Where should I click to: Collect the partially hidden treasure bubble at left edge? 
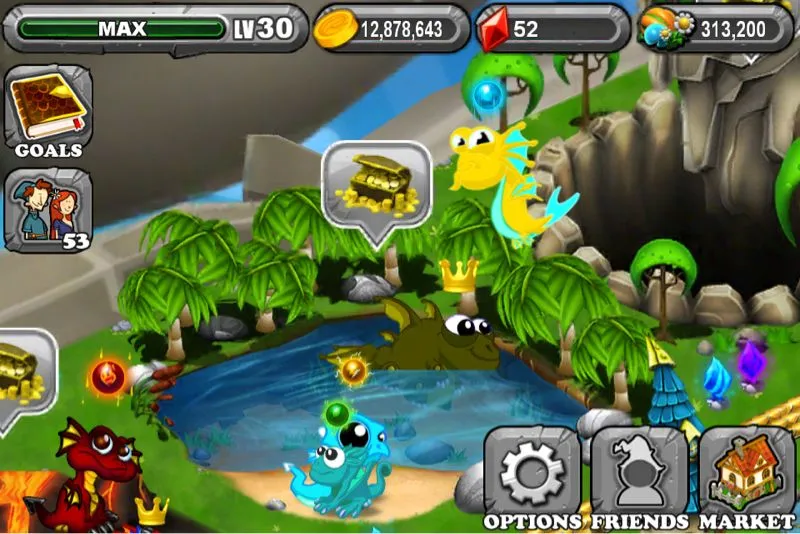[22, 370]
